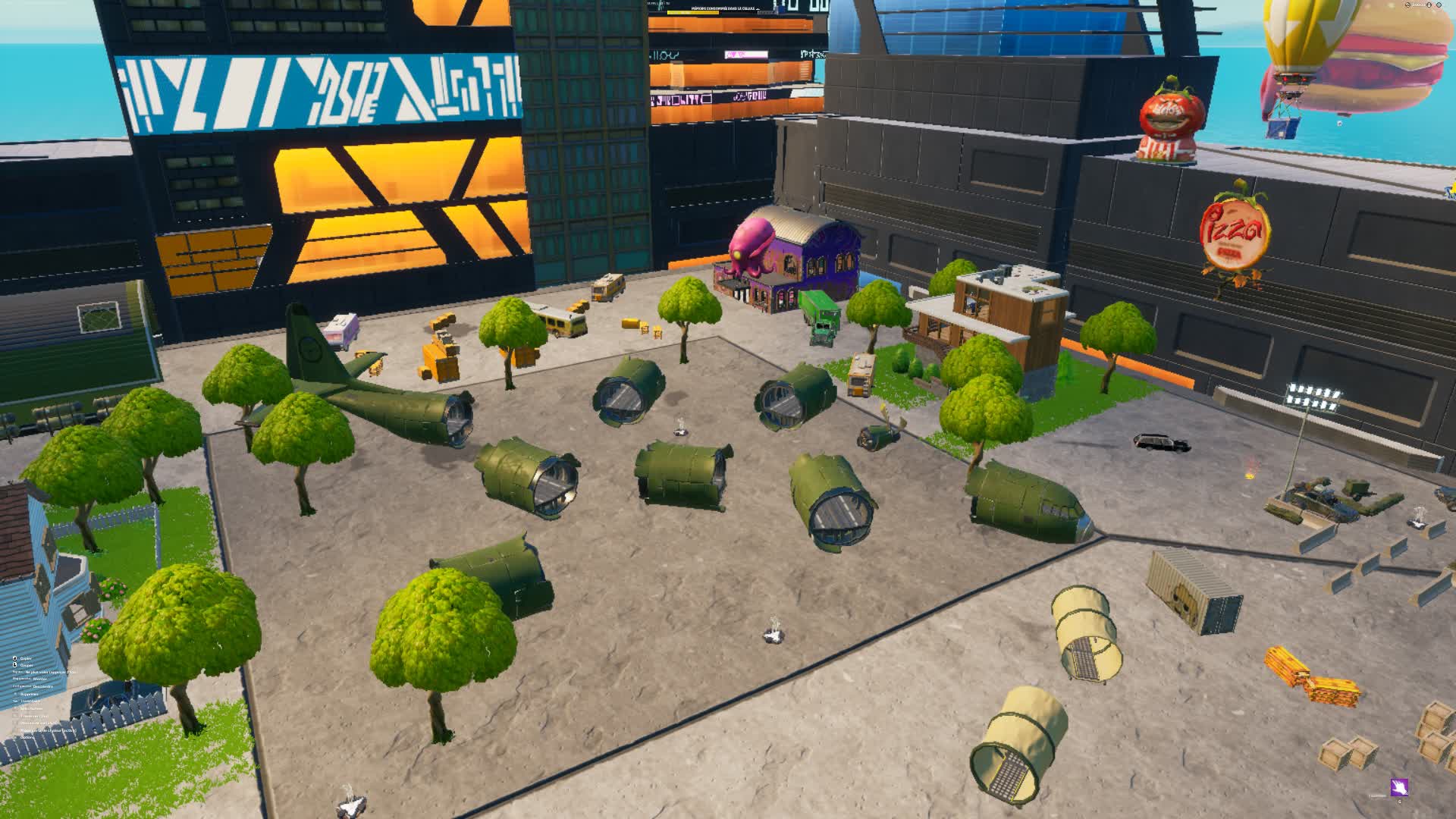Image resolution: width=1456 pixels, height=819 pixels.
Task: Click the trash icon next to Supprimer
Action: point(15,694)
